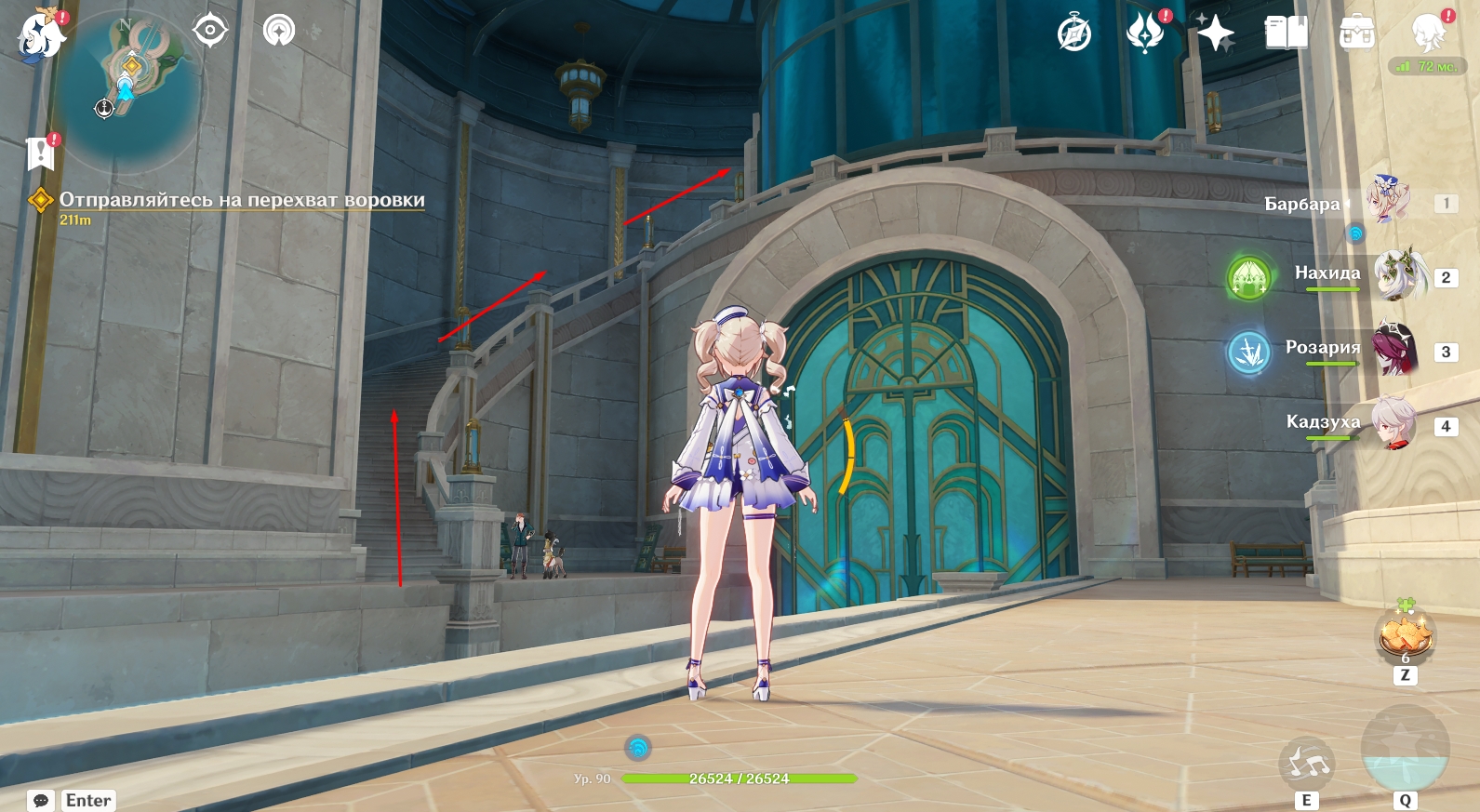Open the character profile icon
Viewport: 1480px width, 812px height.
point(1428,33)
